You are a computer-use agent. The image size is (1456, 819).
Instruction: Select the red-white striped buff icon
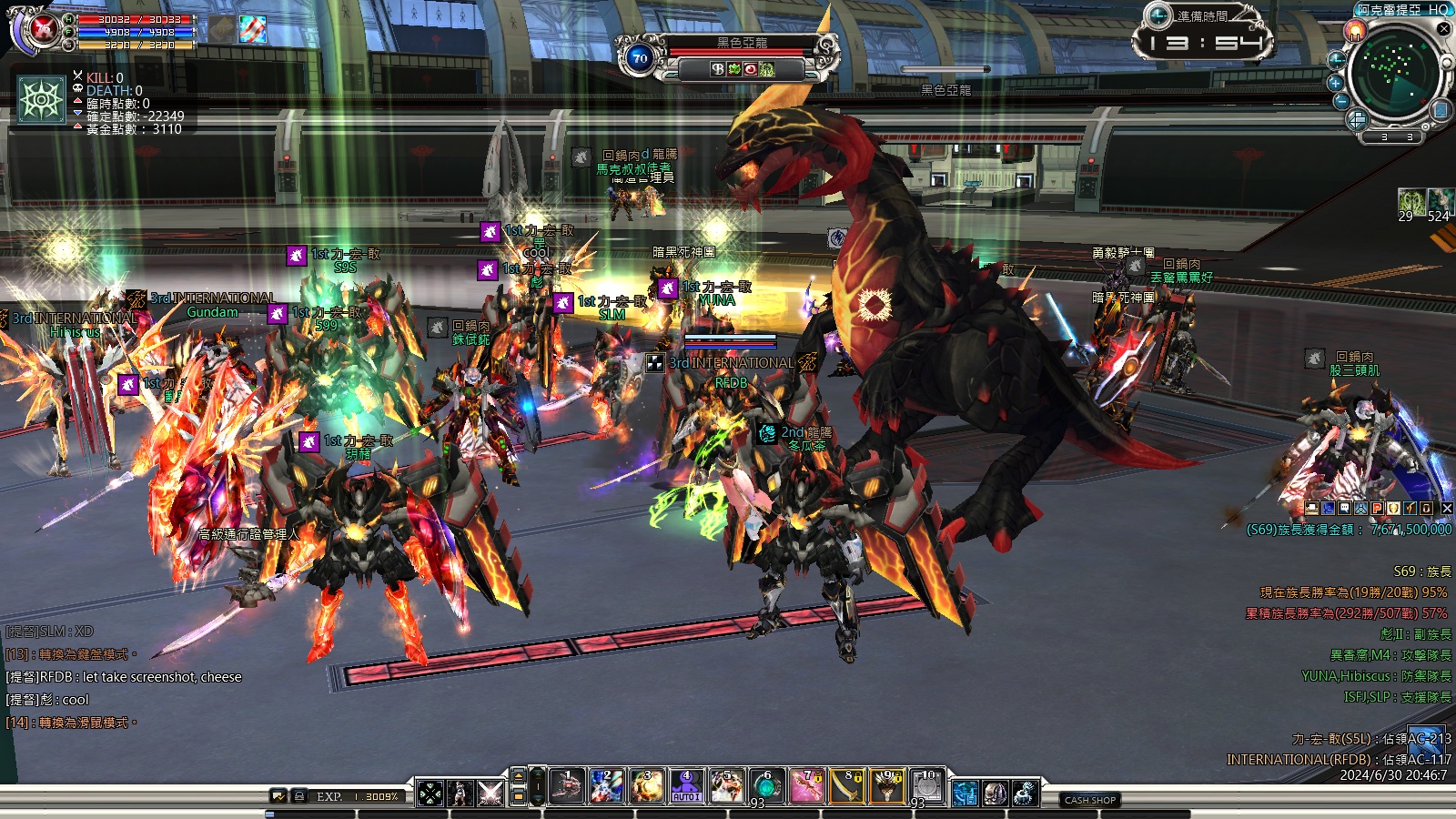coord(253,29)
